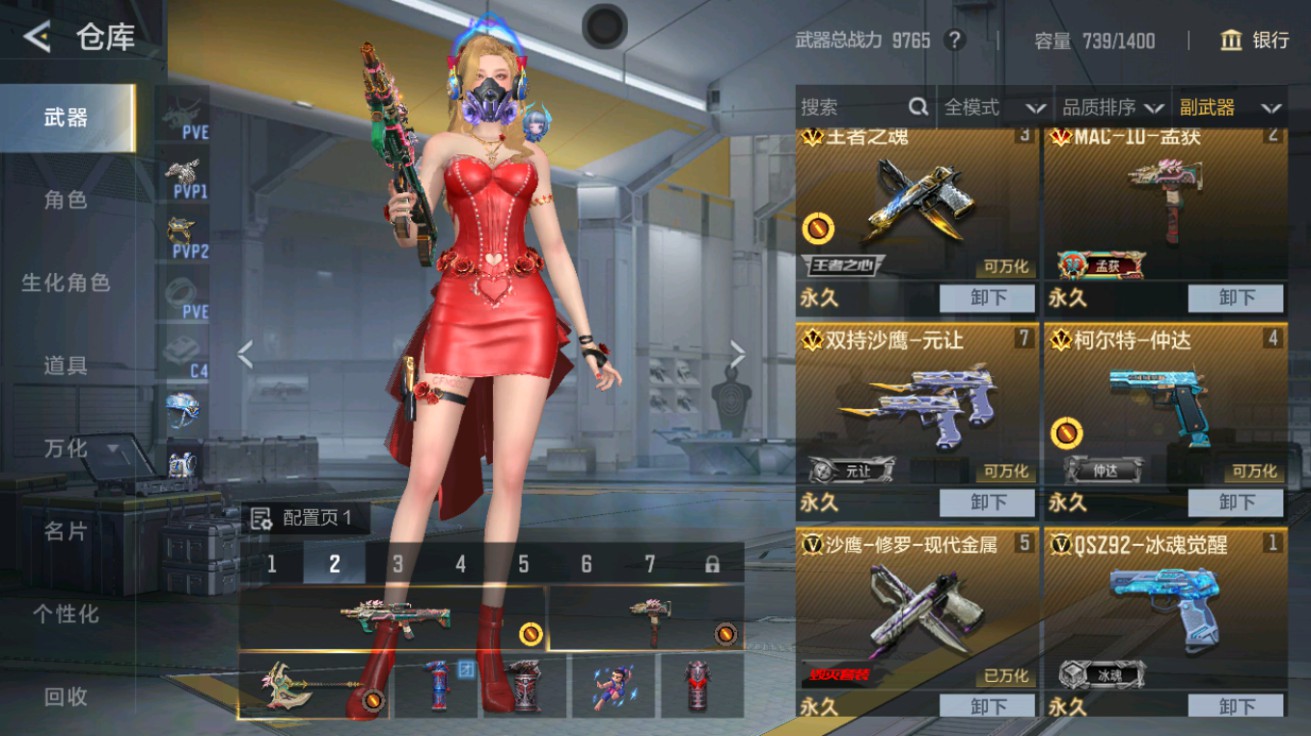Switch to loadout page 5
The width and height of the screenshot is (1311, 736).
(525, 565)
